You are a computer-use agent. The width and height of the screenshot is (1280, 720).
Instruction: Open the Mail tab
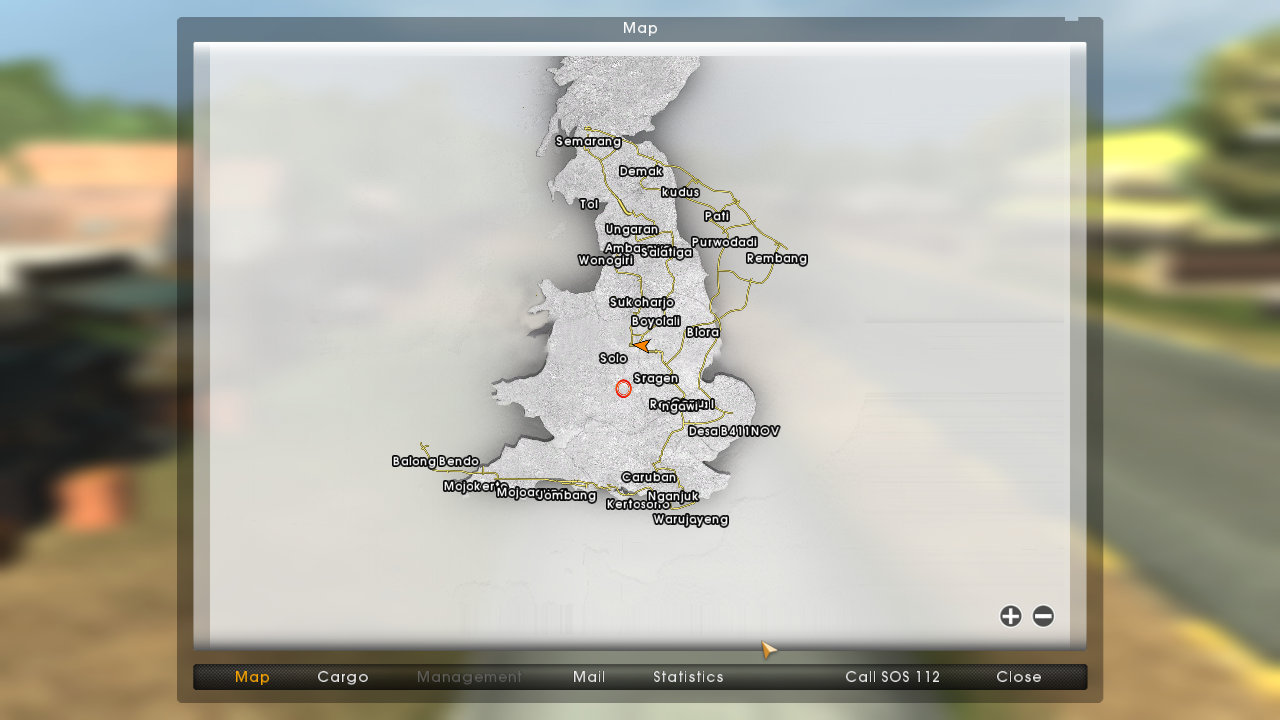[588, 677]
